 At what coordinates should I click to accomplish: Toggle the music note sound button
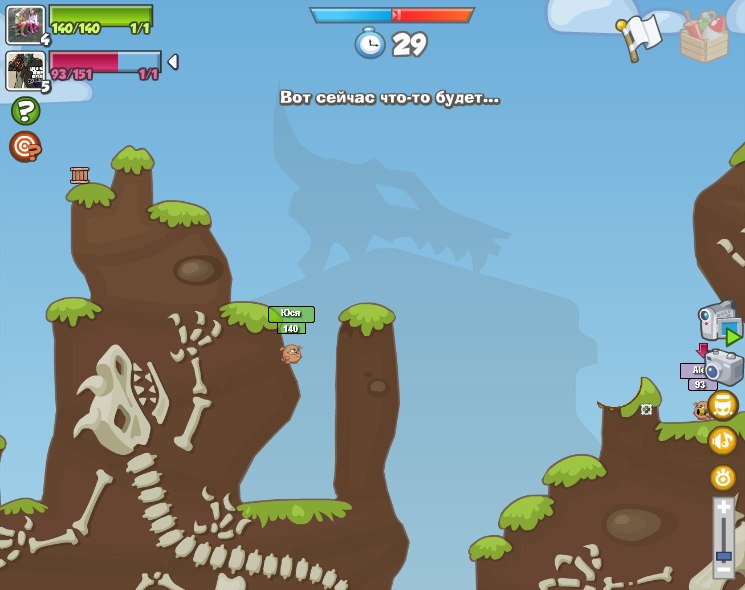pyautogui.click(x=722, y=440)
